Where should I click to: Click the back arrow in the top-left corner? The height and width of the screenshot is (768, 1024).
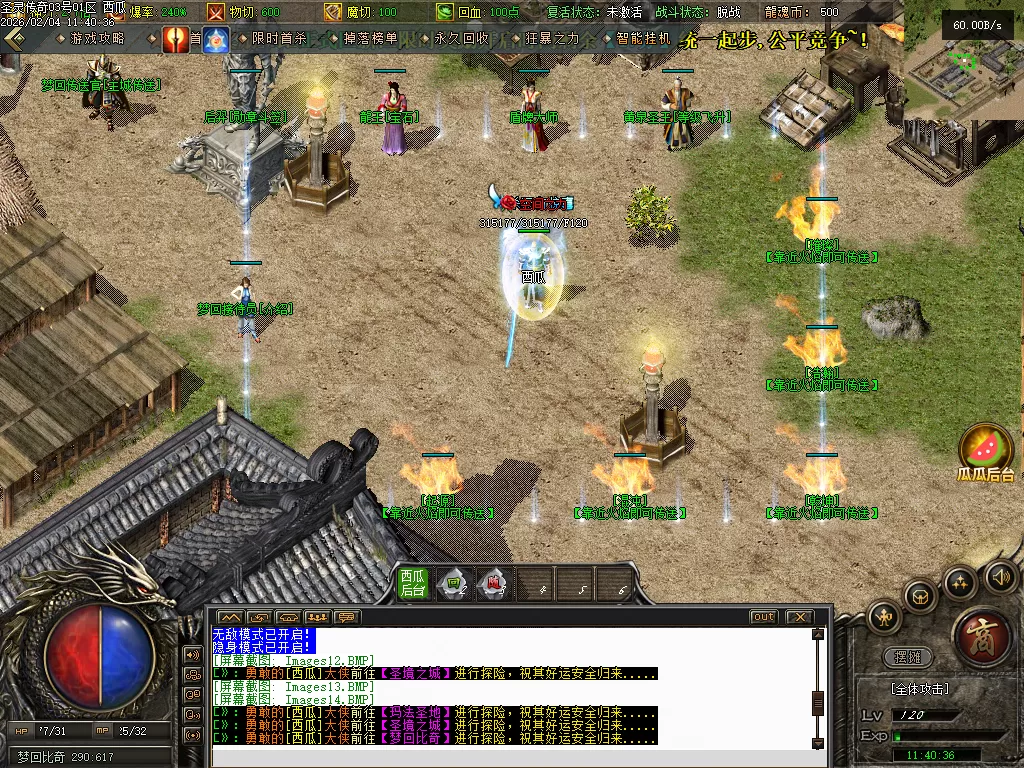tap(14, 39)
